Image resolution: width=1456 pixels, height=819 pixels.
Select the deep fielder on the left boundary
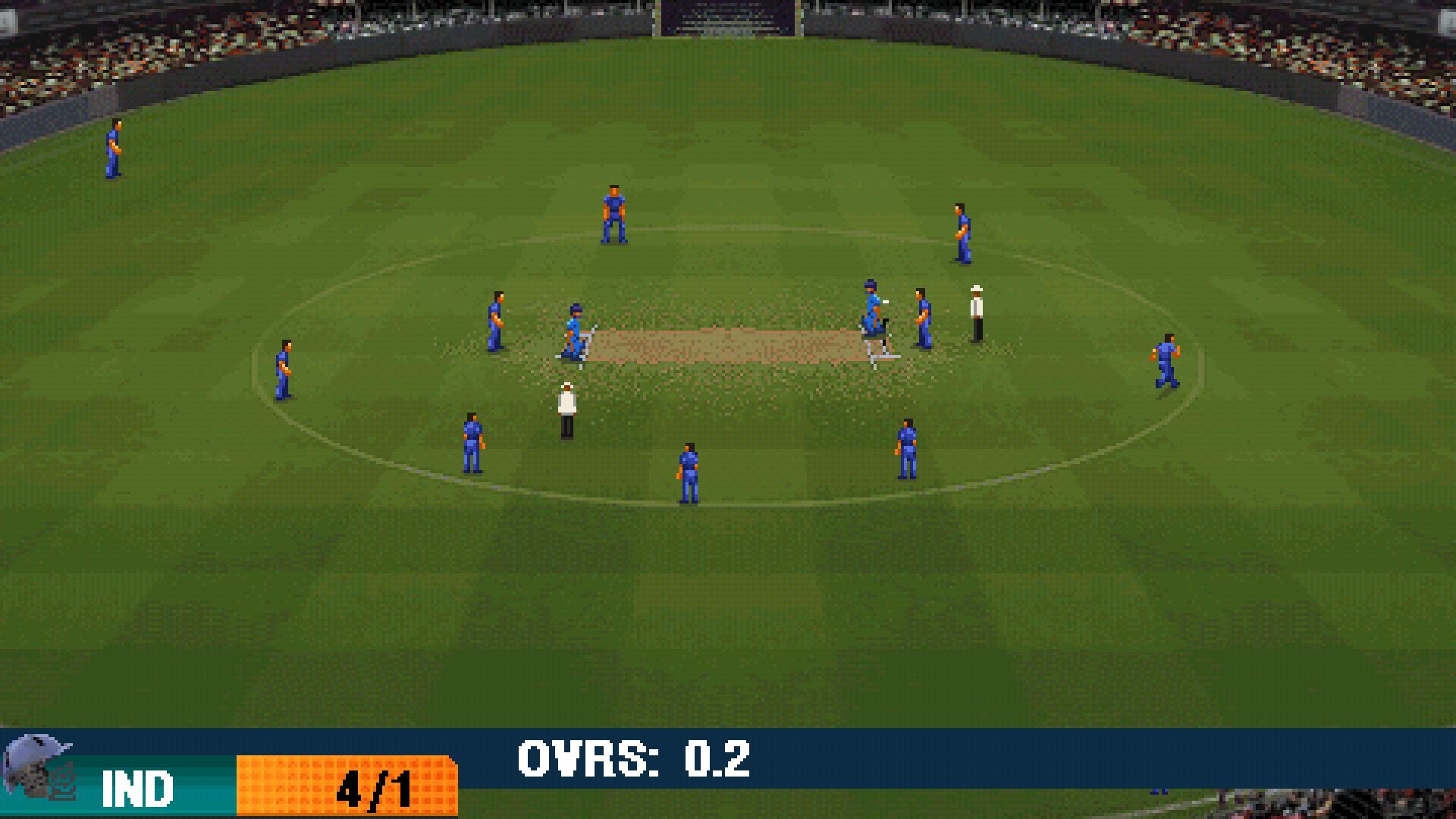[x=114, y=148]
